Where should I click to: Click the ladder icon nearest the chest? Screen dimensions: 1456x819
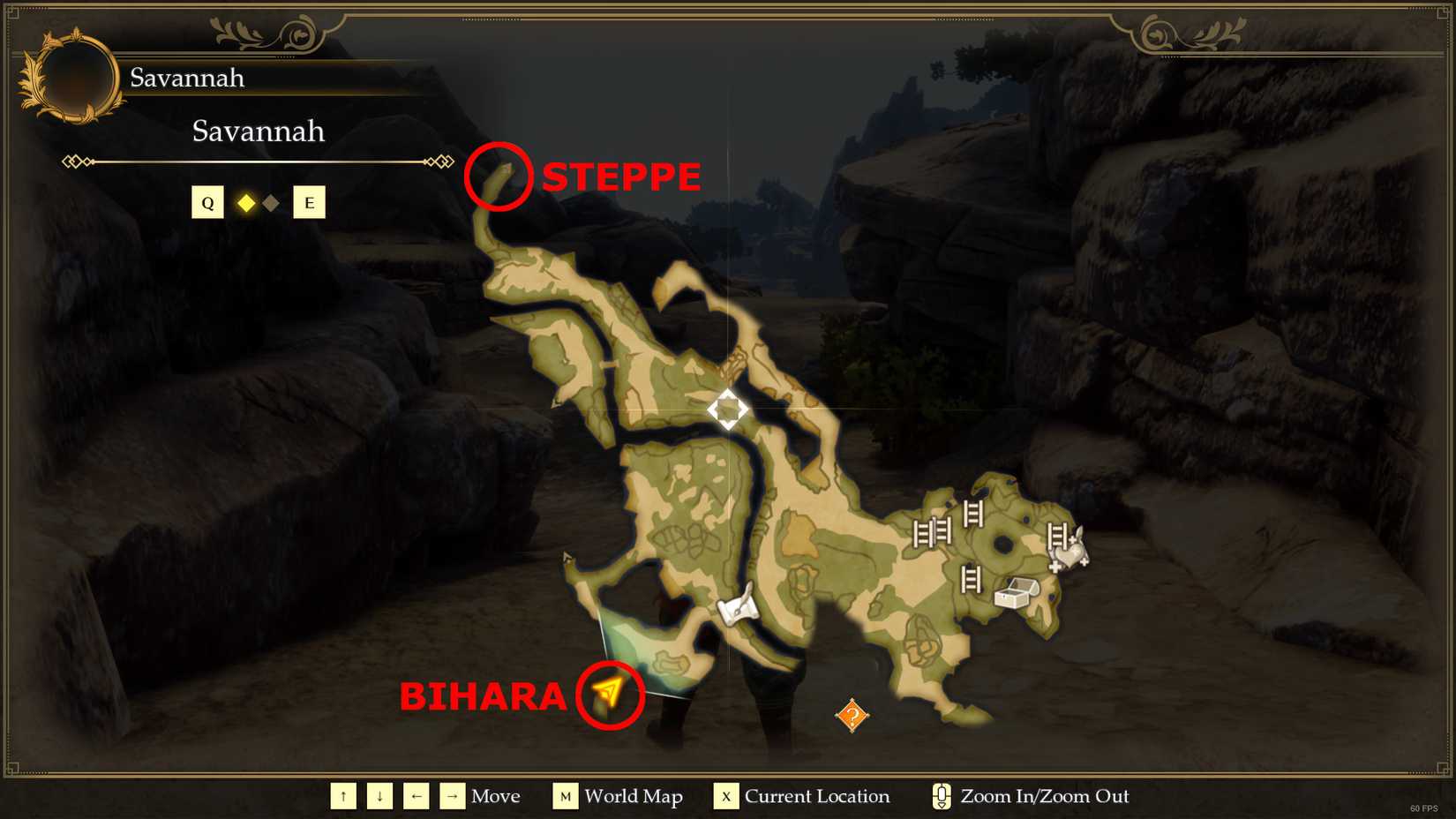coord(971,580)
